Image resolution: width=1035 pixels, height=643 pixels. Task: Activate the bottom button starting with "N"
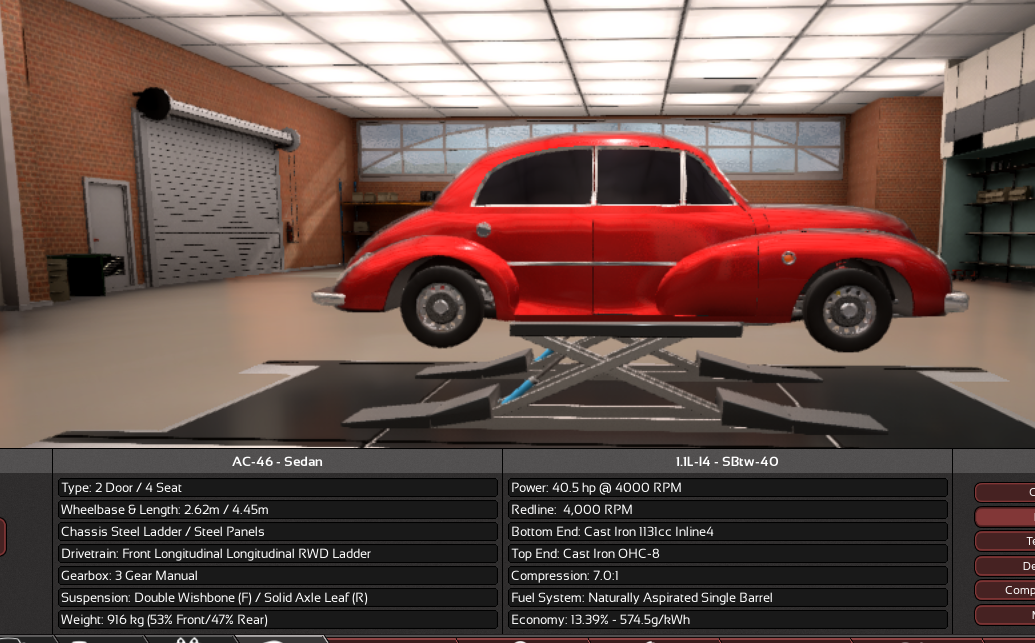(x=1006, y=614)
